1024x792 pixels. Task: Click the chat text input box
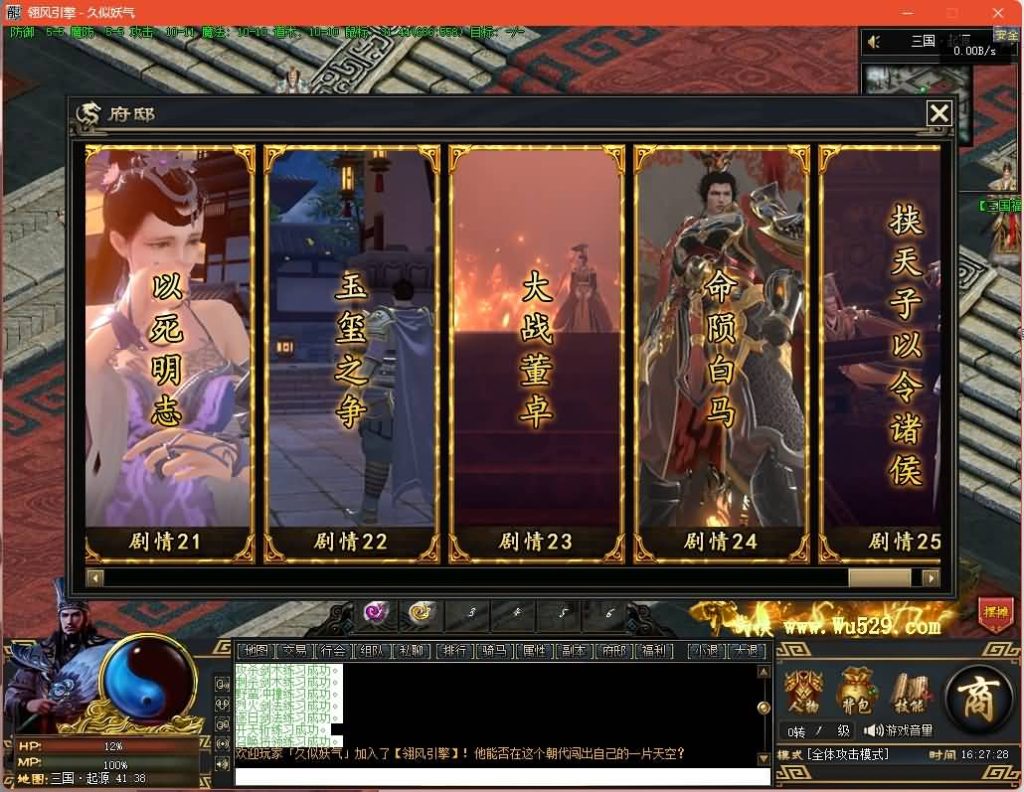500,776
